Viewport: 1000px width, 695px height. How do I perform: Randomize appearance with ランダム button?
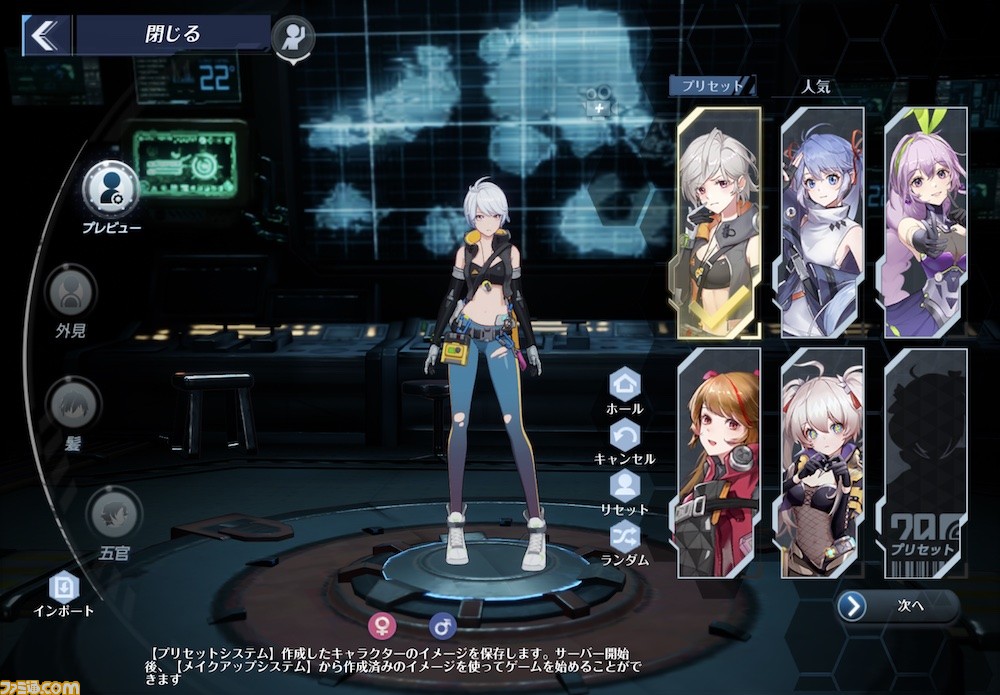click(x=625, y=535)
